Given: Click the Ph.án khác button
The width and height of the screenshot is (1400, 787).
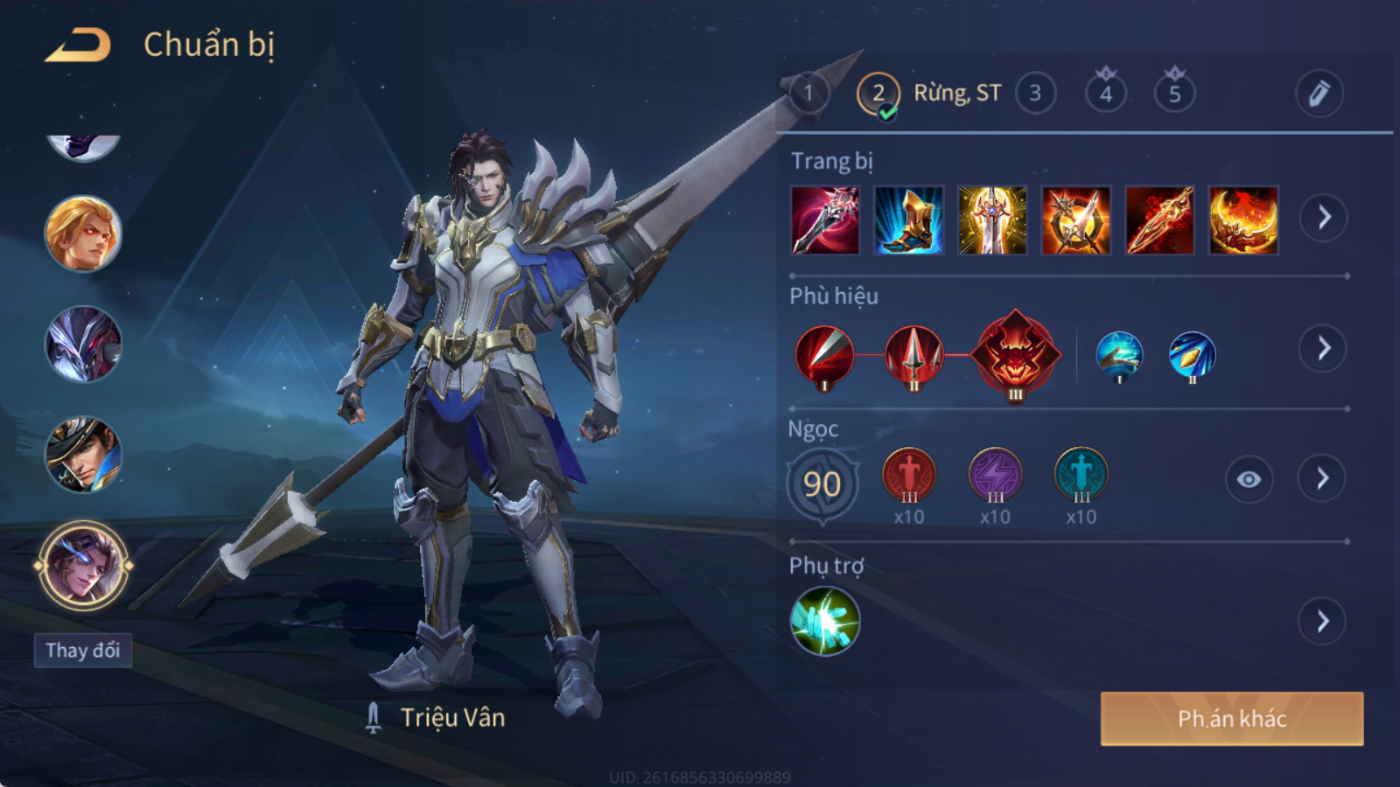Looking at the screenshot, I should tap(1231, 719).
